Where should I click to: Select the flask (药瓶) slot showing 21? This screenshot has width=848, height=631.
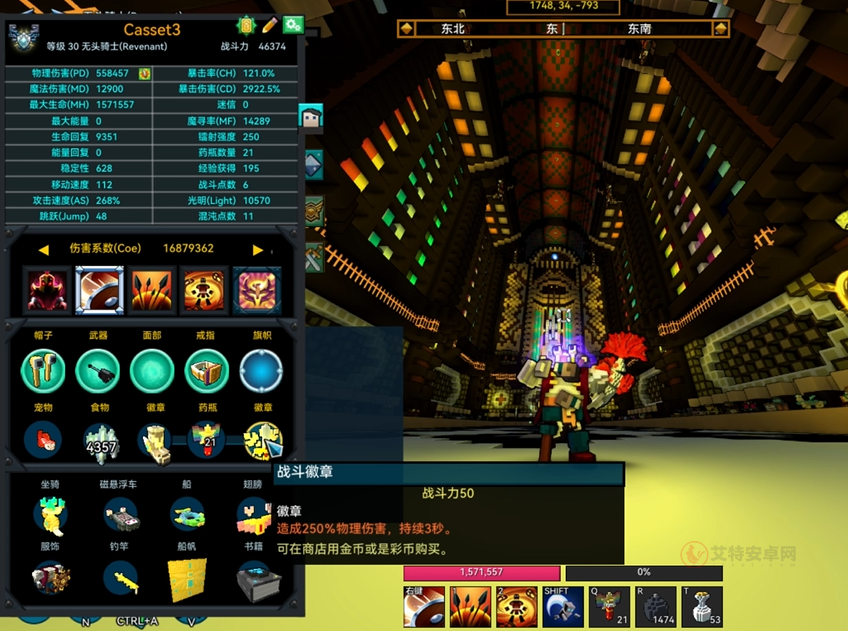(x=209, y=441)
